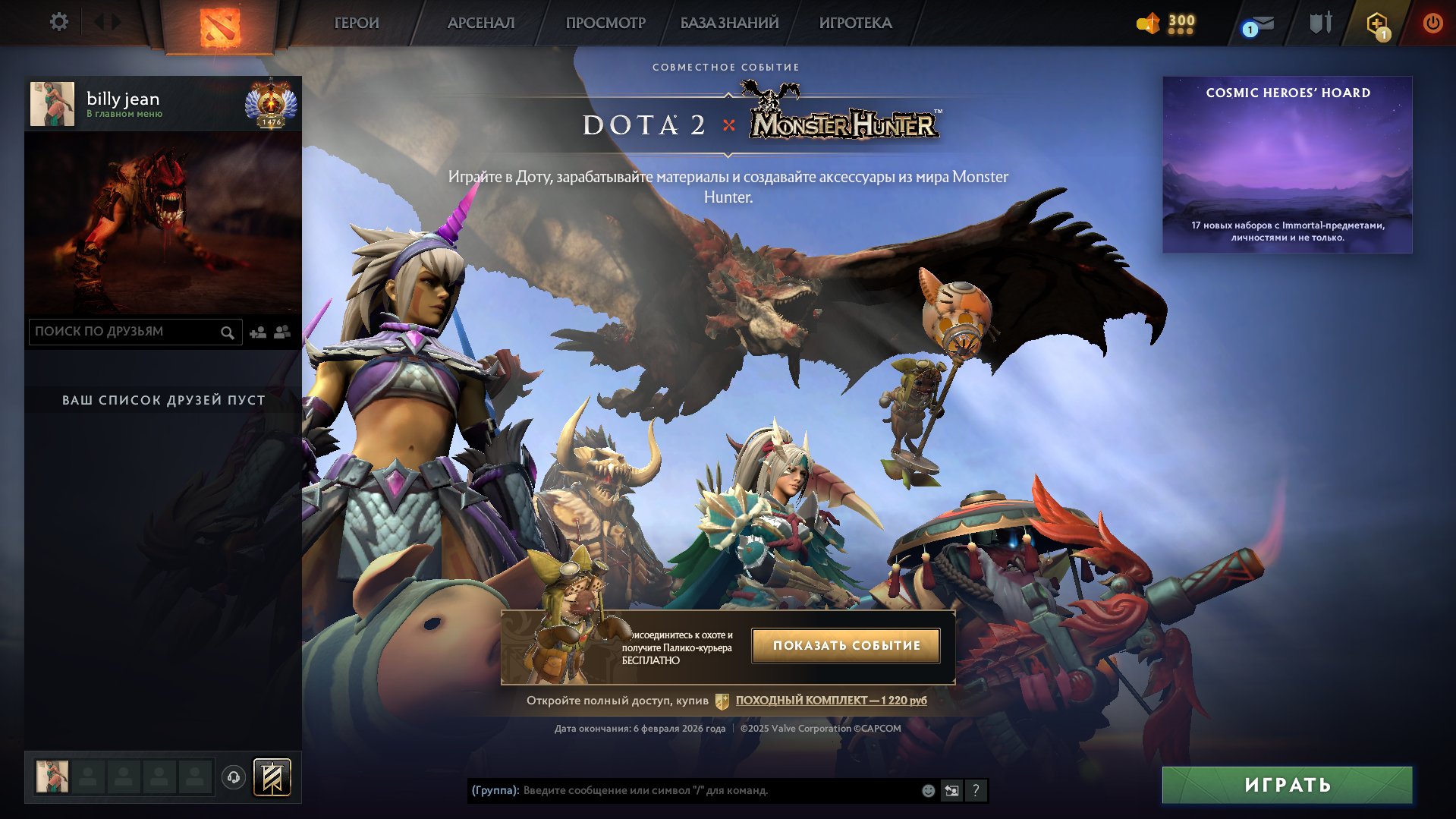The height and width of the screenshot is (819, 1456).
Task: Click the red power exit icon
Action: [x=1434, y=23]
